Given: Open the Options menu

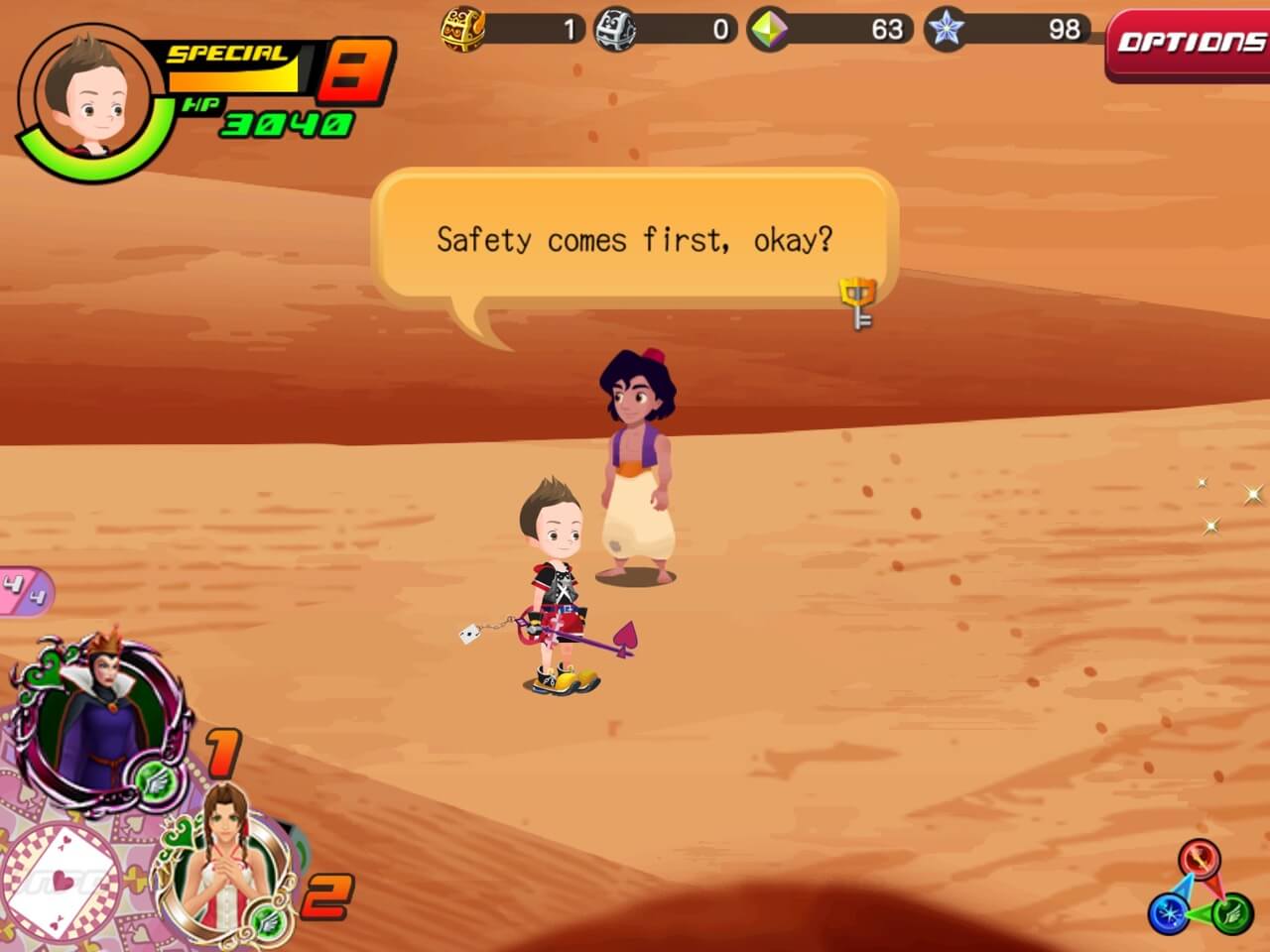Looking at the screenshot, I should pyautogui.click(x=1189, y=43).
